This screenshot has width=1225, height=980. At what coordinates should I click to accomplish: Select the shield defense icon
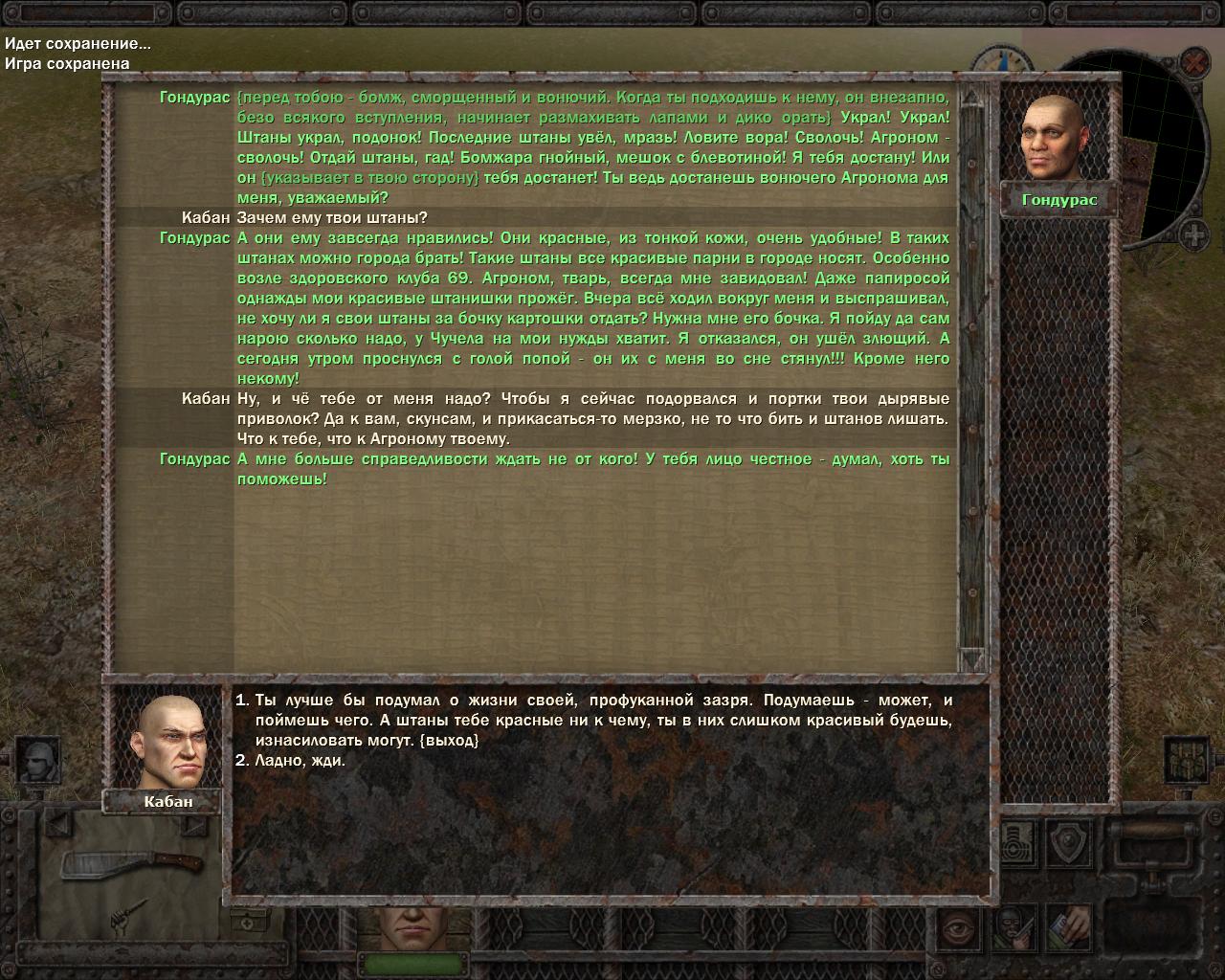click(x=1068, y=842)
